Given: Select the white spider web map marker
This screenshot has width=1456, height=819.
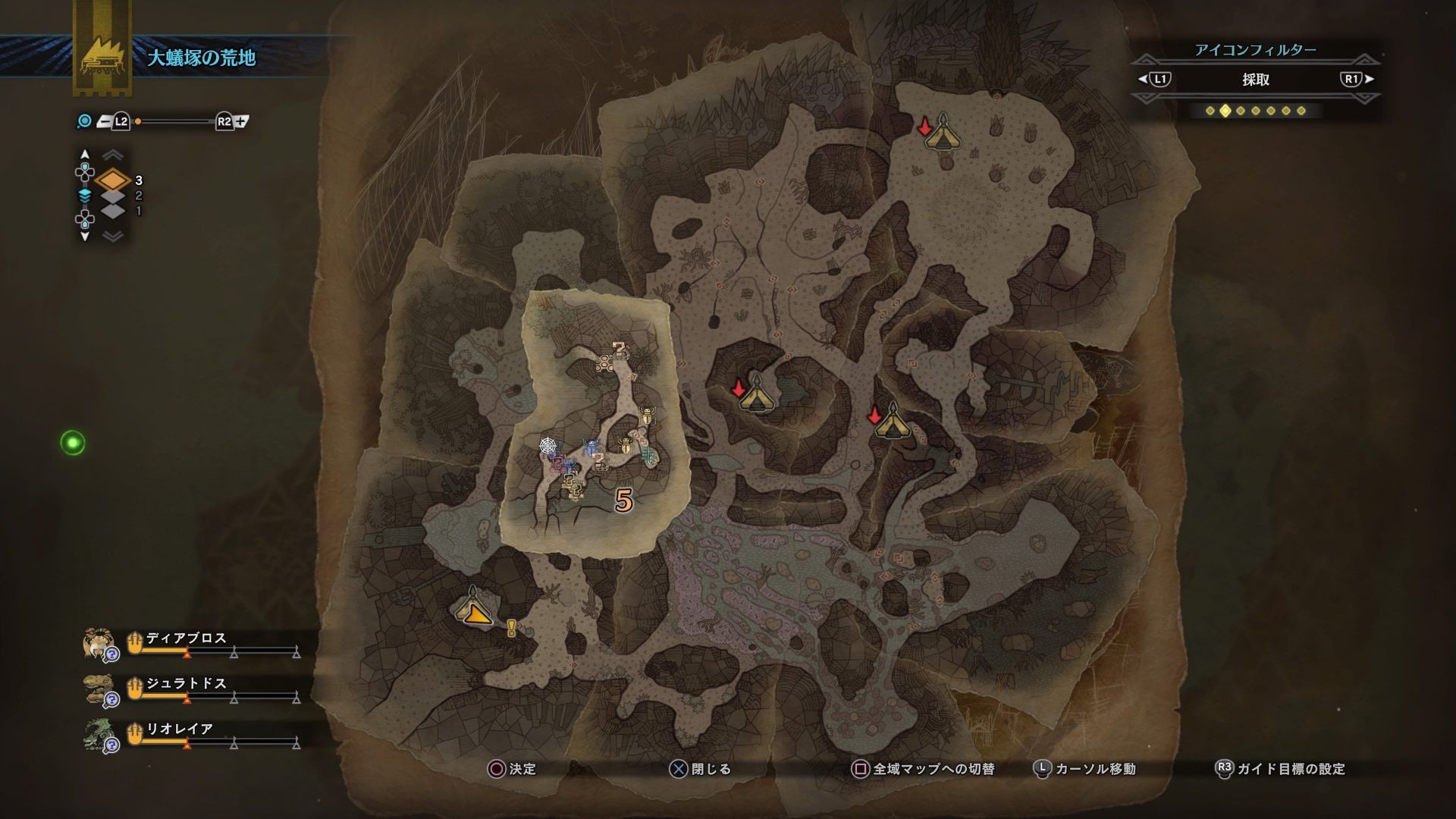Looking at the screenshot, I should [548, 445].
